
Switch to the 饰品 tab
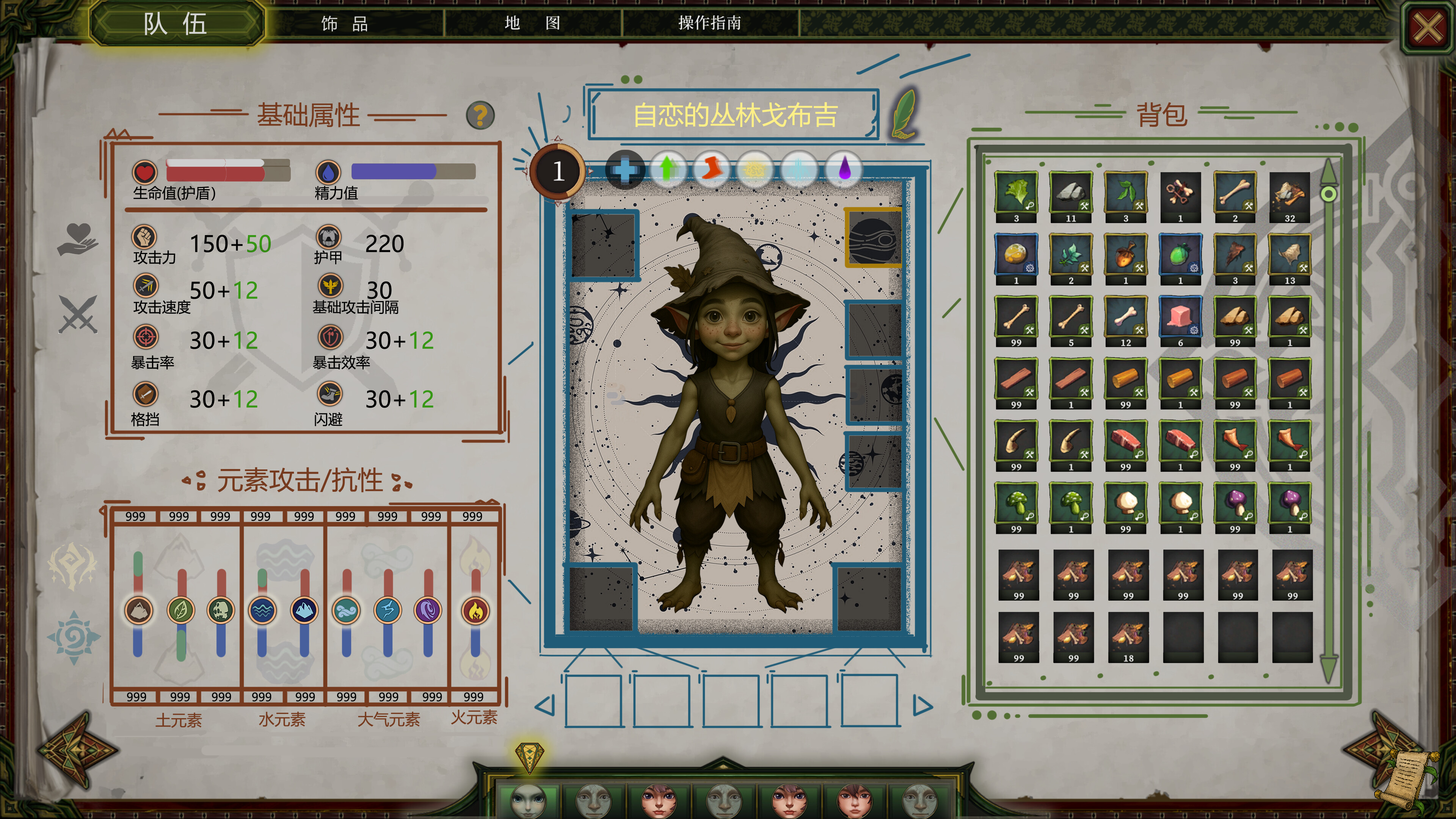[344, 25]
